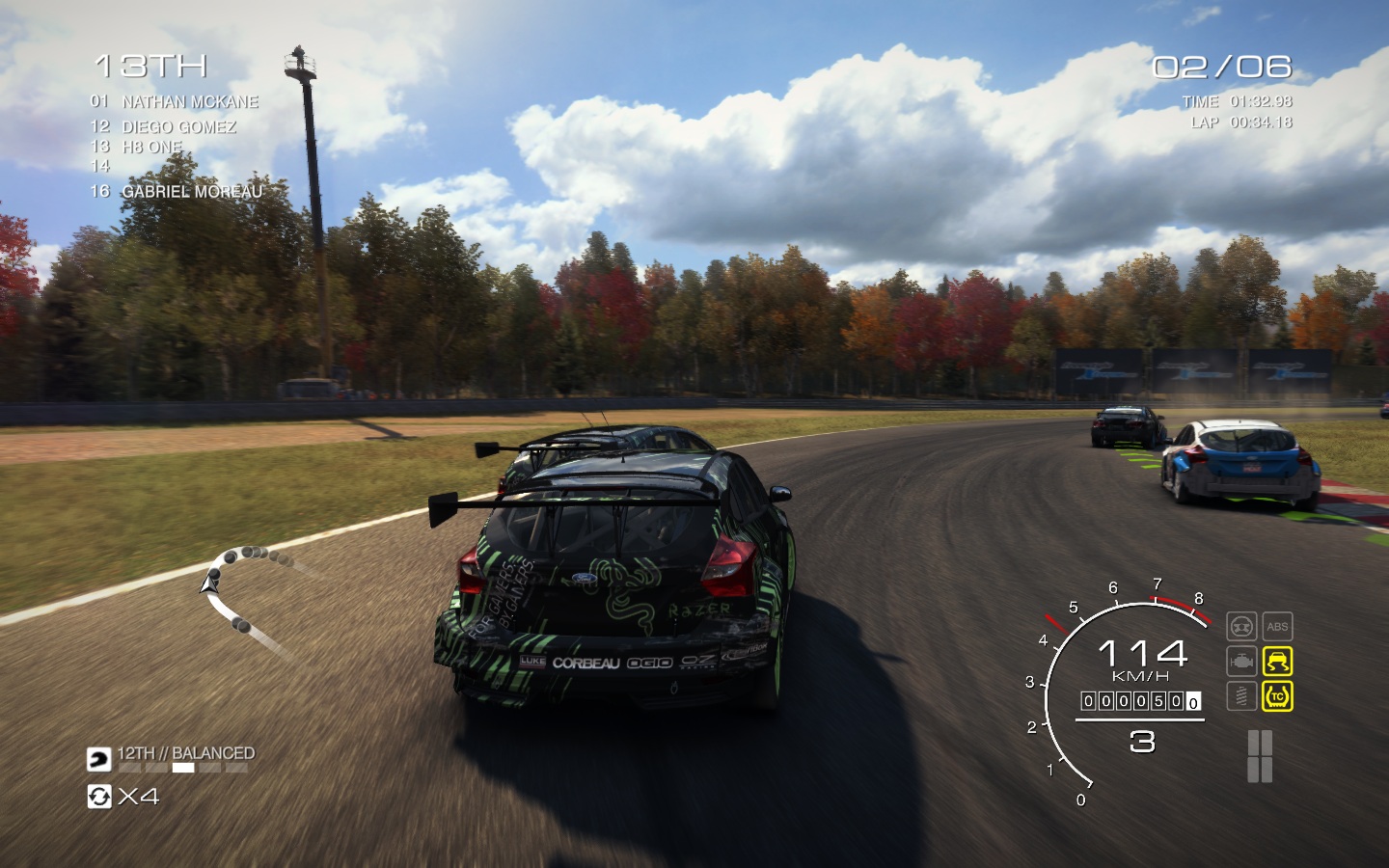Select Nathan McKane in the standings

190,101
